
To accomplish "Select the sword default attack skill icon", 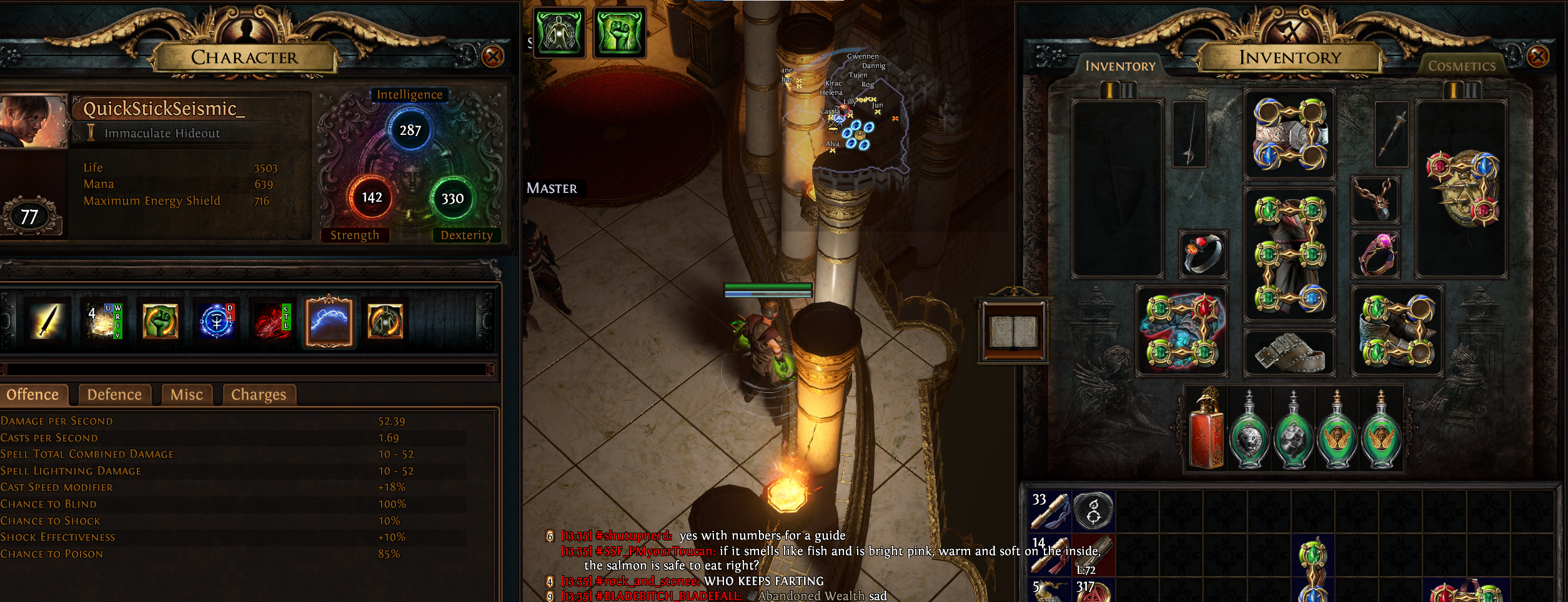I will click(48, 321).
